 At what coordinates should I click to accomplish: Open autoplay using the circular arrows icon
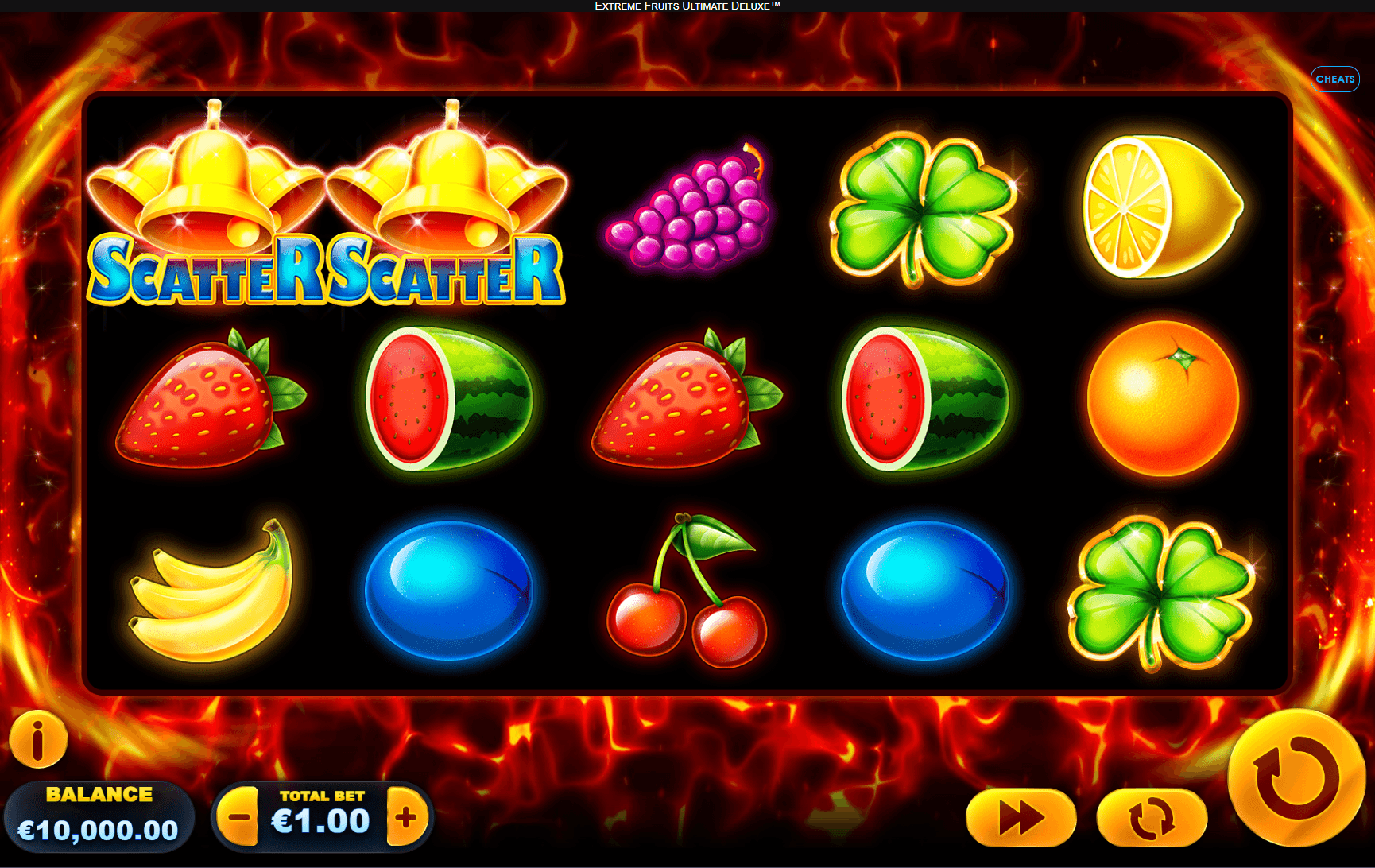coord(1152,816)
